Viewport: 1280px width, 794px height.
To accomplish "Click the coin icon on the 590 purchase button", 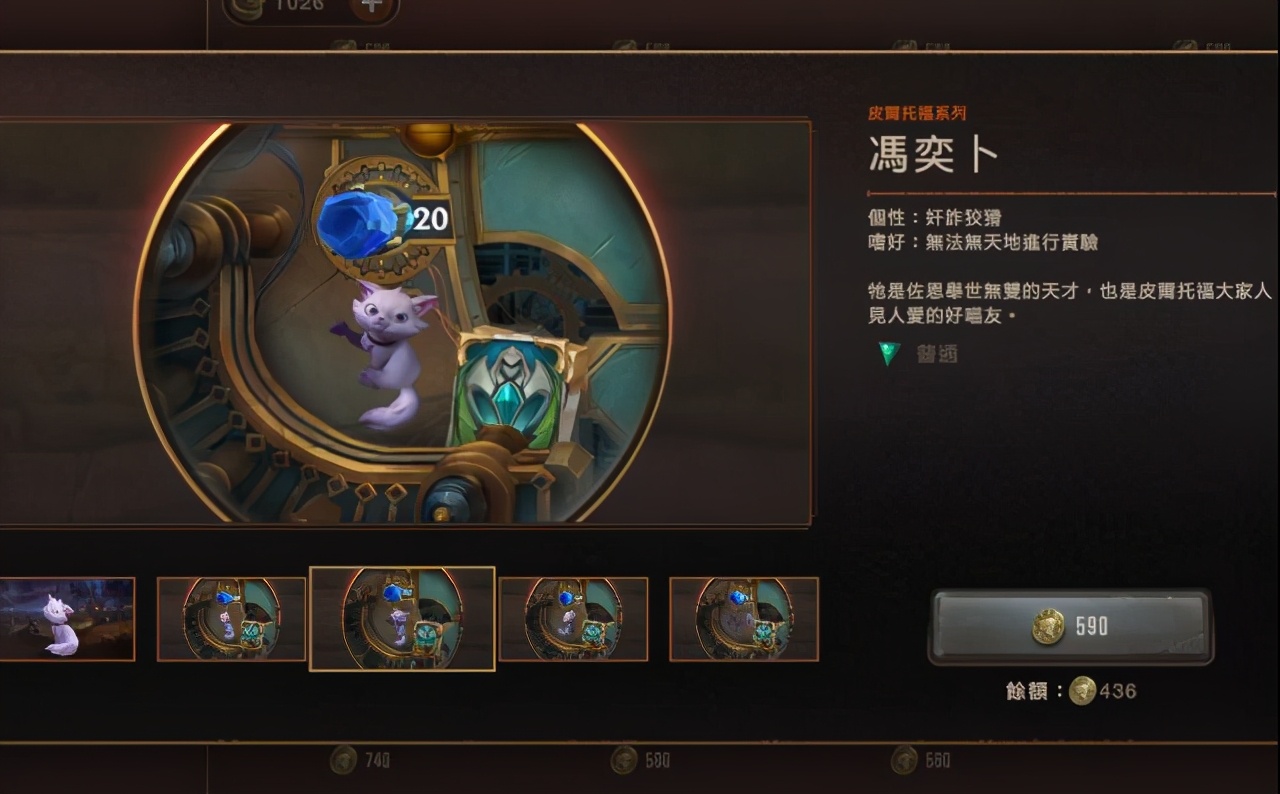I will (x=1047, y=624).
